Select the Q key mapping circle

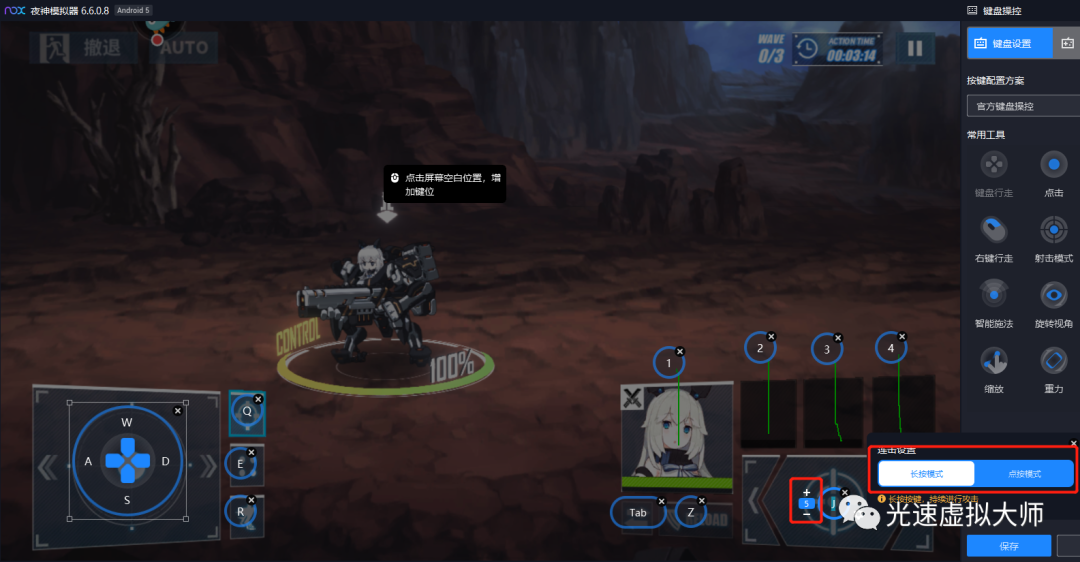click(x=246, y=411)
